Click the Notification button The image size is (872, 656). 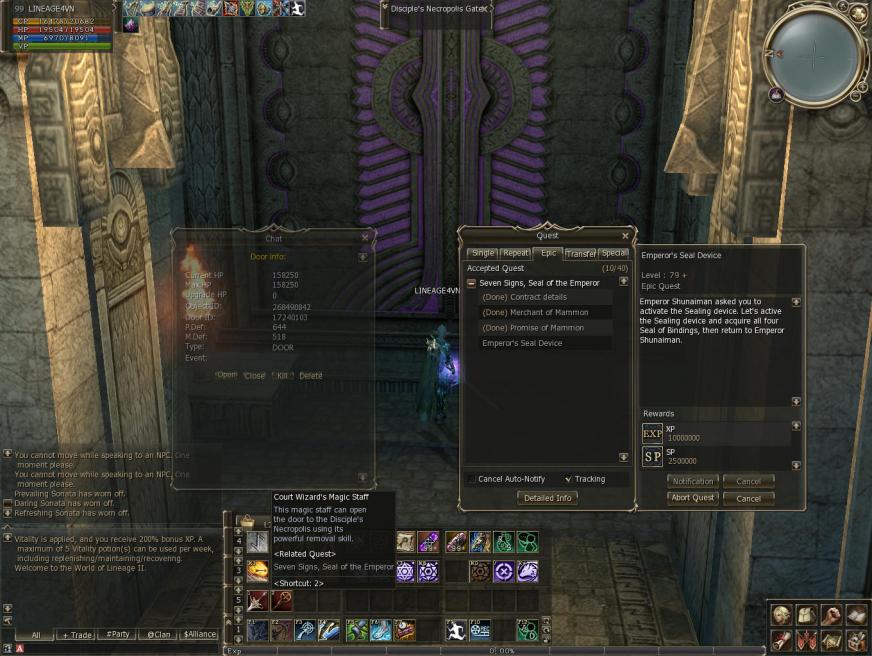pos(692,481)
